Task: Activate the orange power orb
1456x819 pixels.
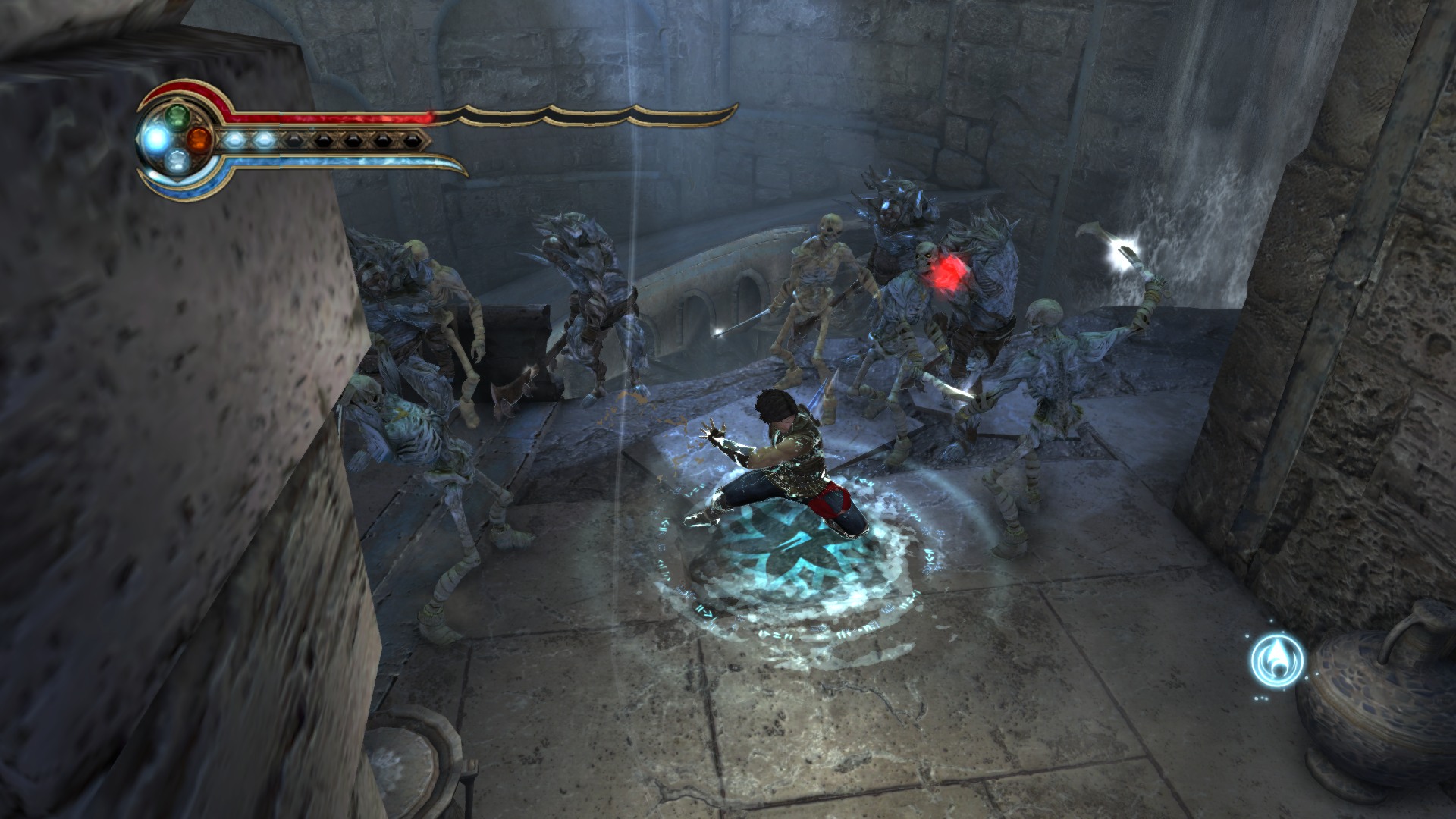Action: coord(198,139)
